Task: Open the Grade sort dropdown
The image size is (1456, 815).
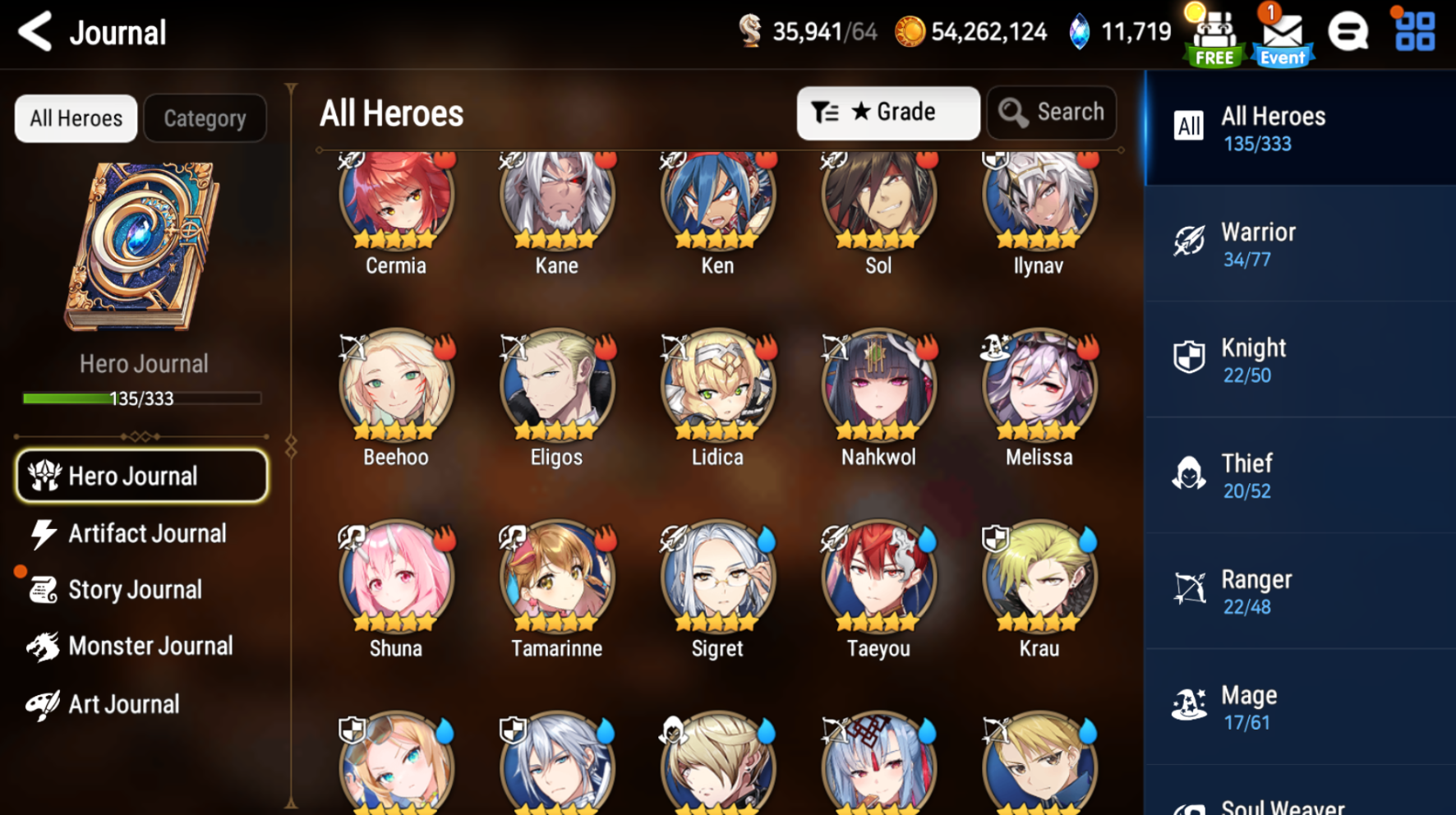Action: [888, 113]
